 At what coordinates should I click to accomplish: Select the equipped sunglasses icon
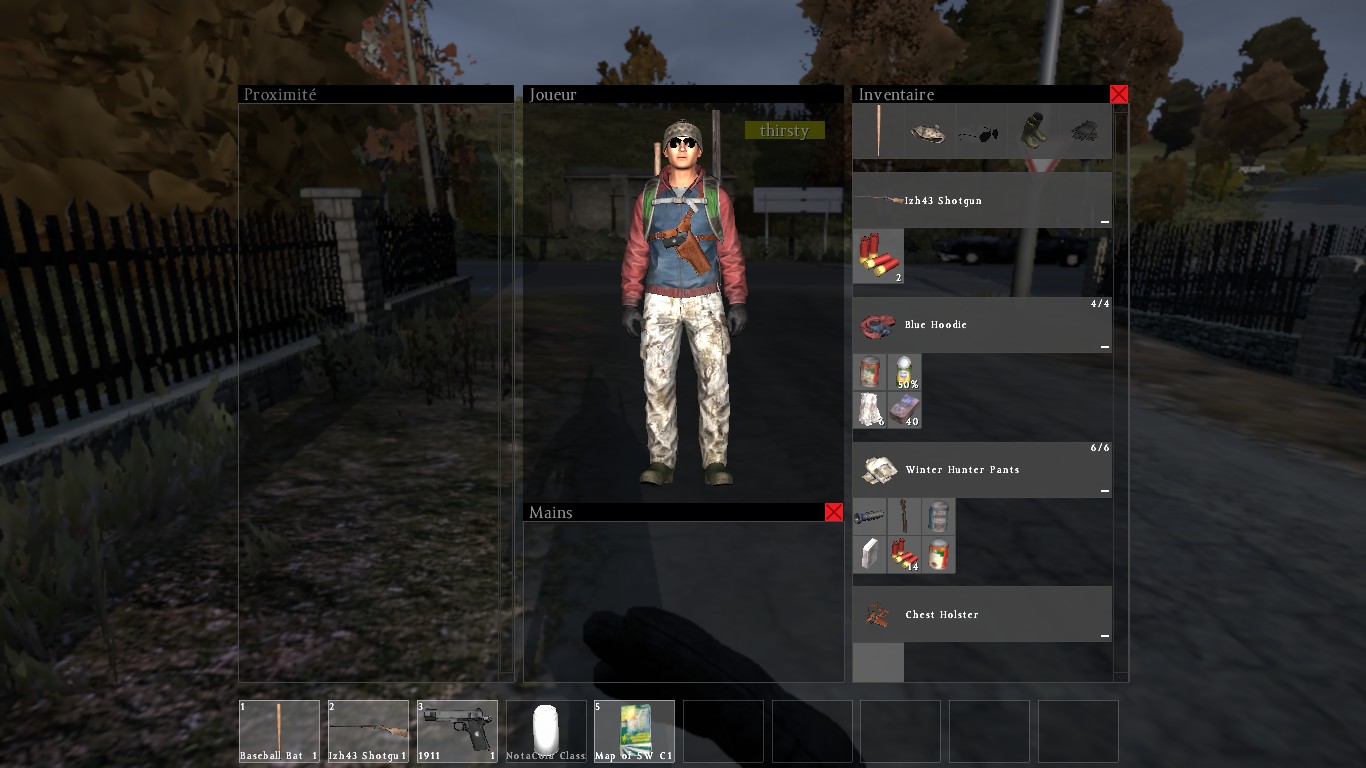pyautogui.click(x=981, y=132)
